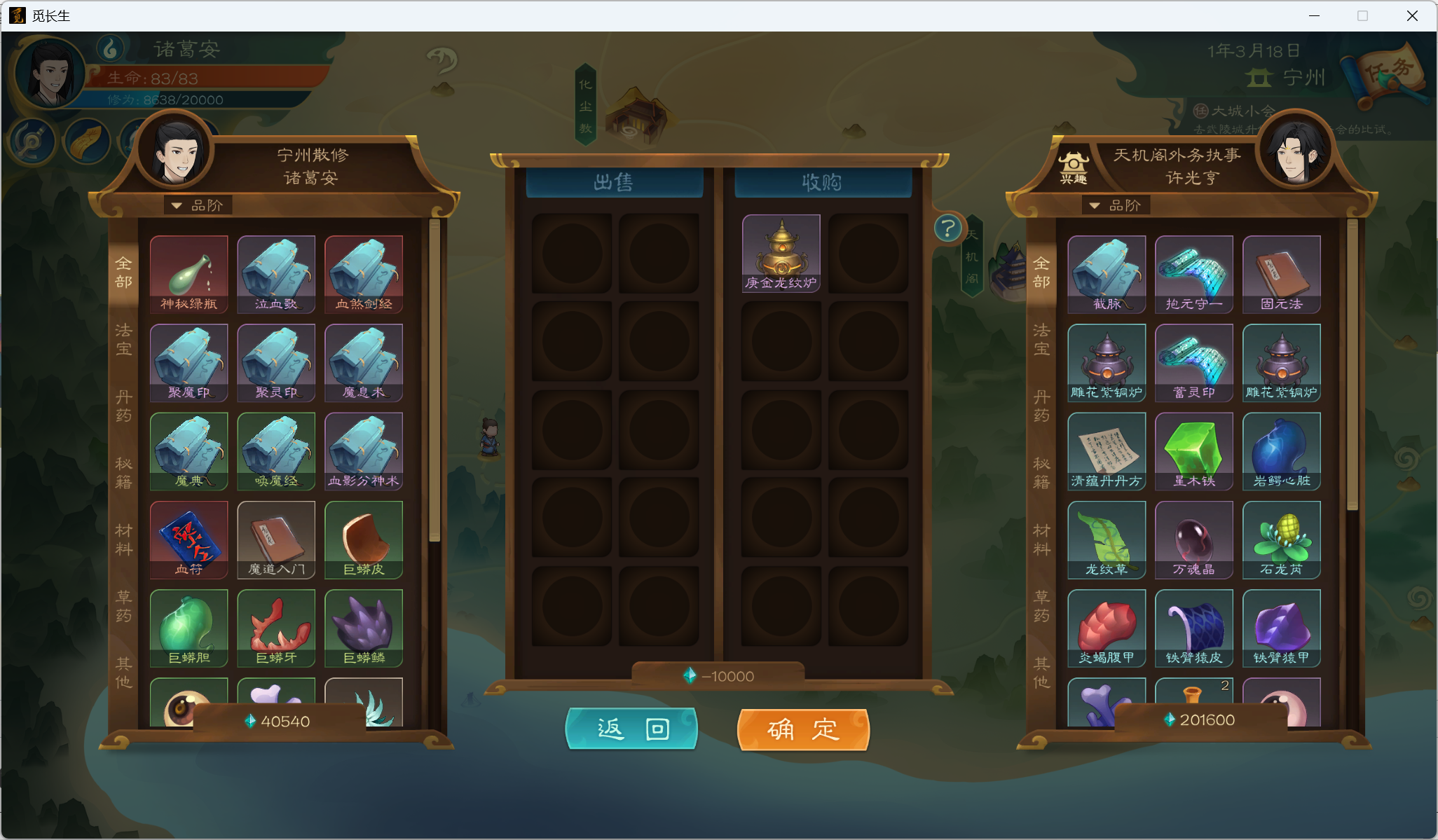This screenshot has width=1438, height=840.
Task: Filter player inventory by 法宝 tab
Action: (x=124, y=339)
